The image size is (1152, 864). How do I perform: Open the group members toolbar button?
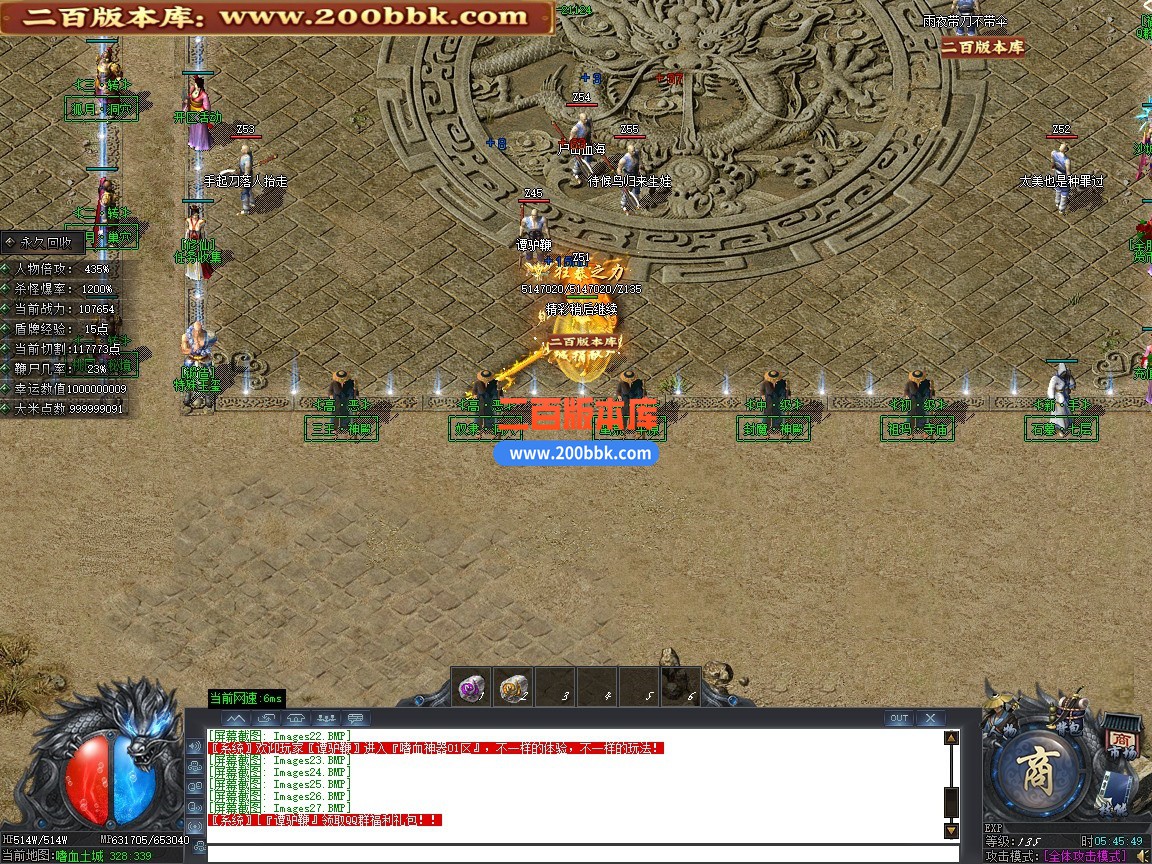(326, 718)
